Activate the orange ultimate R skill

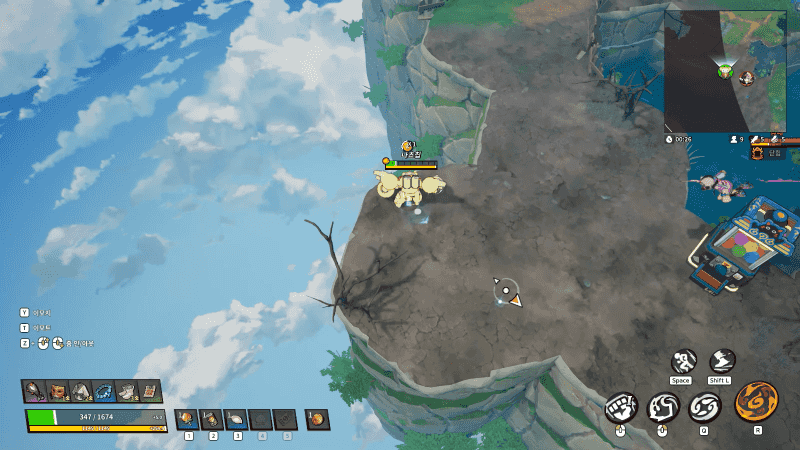click(x=756, y=402)
